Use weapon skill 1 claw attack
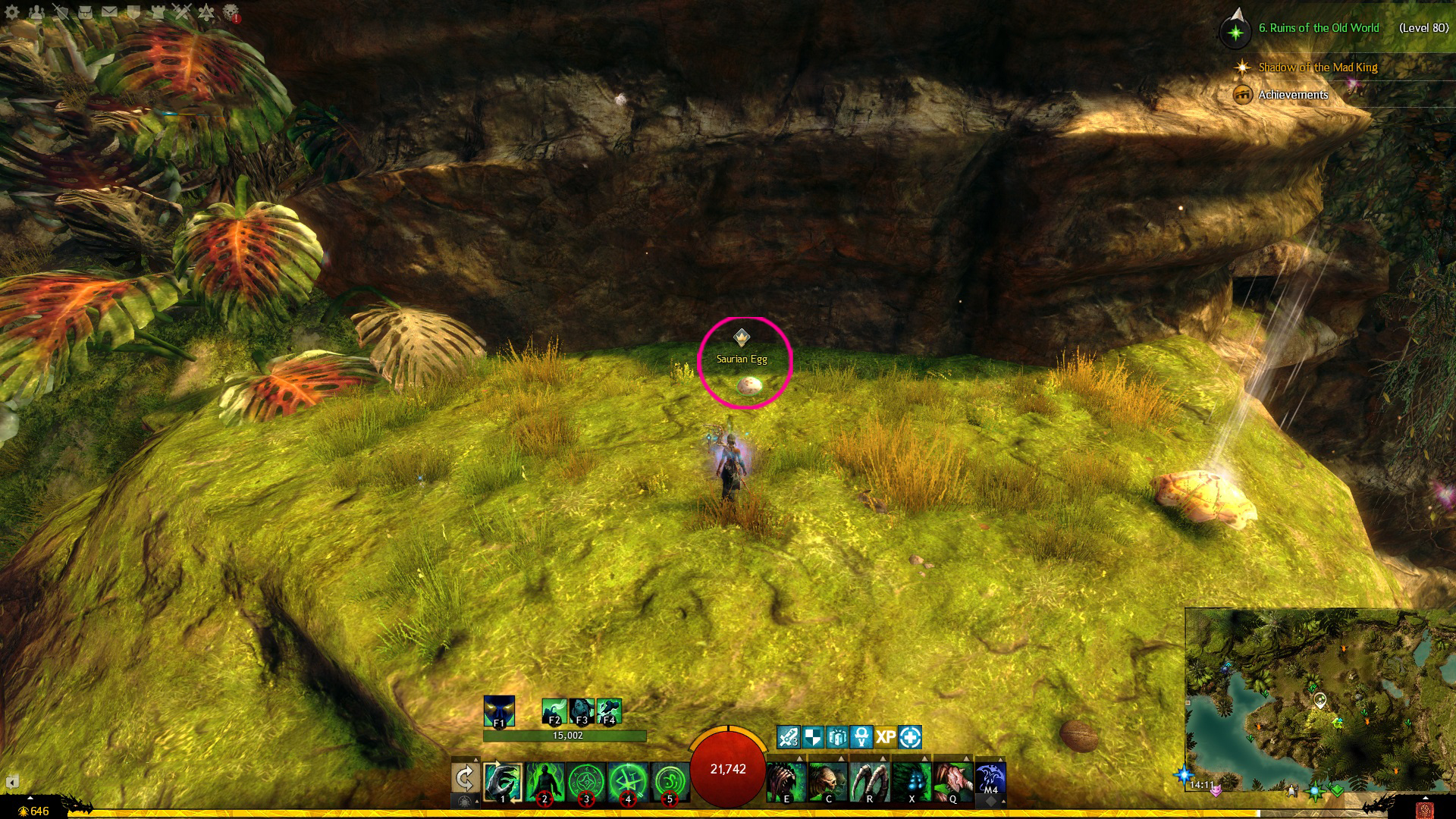The width and height of the screenshot is (1456, 819). pyautogui.click(x=503, y=782)
